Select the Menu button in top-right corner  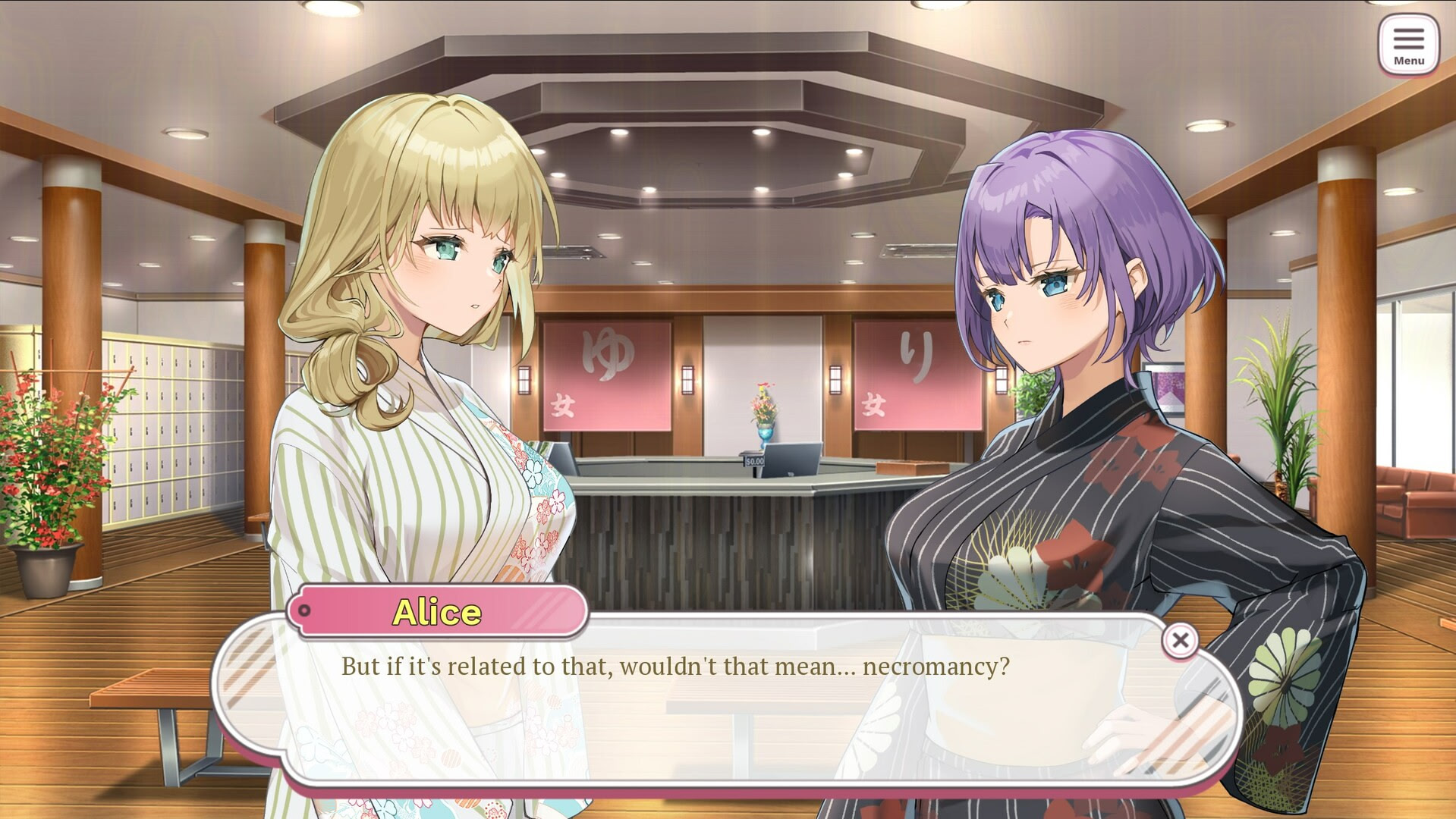pyautogui.click(x=1409, y=43)
